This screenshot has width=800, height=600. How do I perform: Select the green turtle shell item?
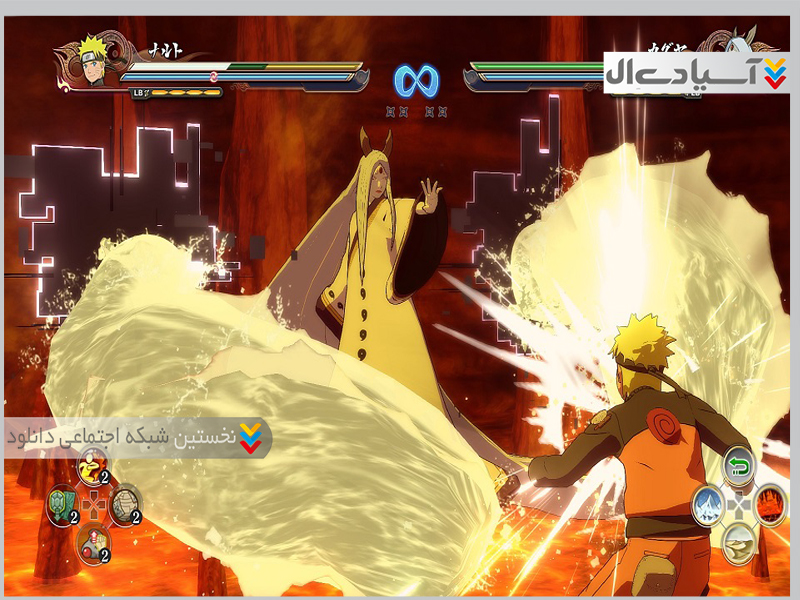click(61, 503)
